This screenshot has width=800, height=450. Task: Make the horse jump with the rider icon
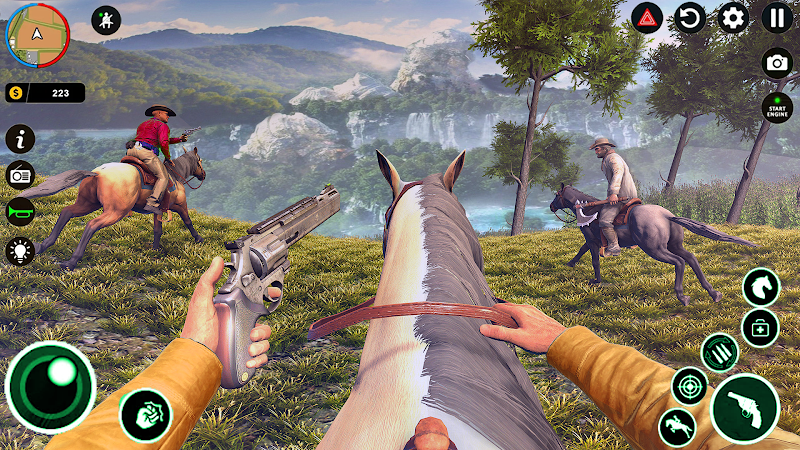click(677, 427)
